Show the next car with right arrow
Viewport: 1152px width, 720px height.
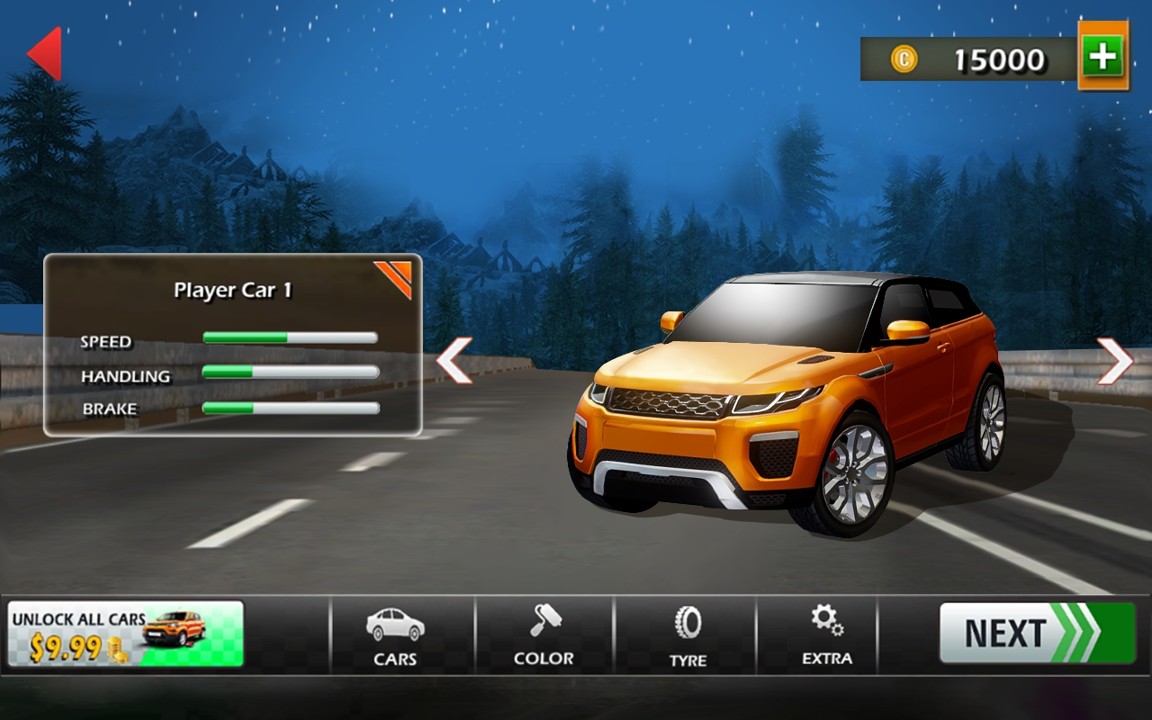click(1115, 360)
